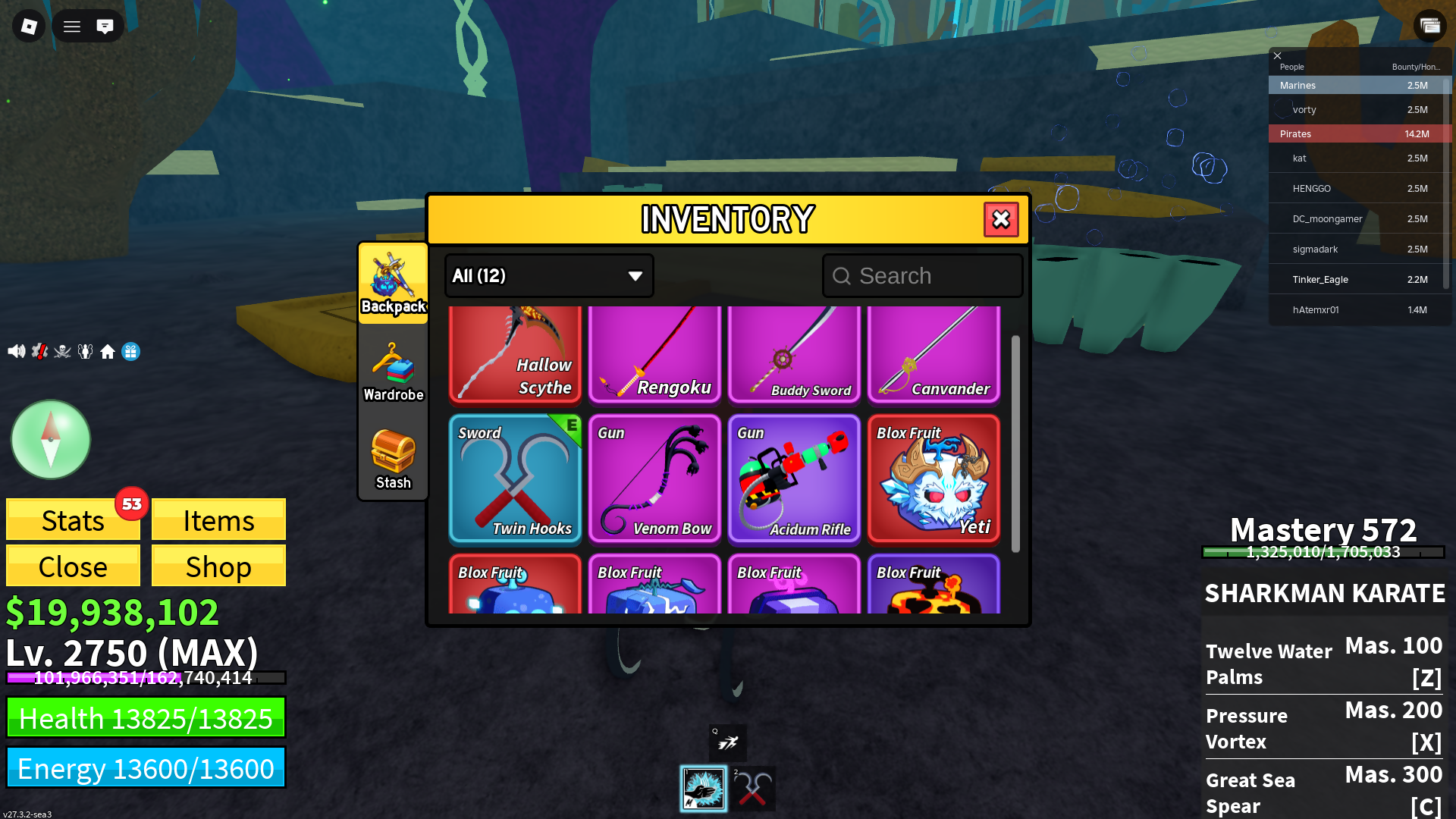Click inside the inventory Search field

click(921, 275)
